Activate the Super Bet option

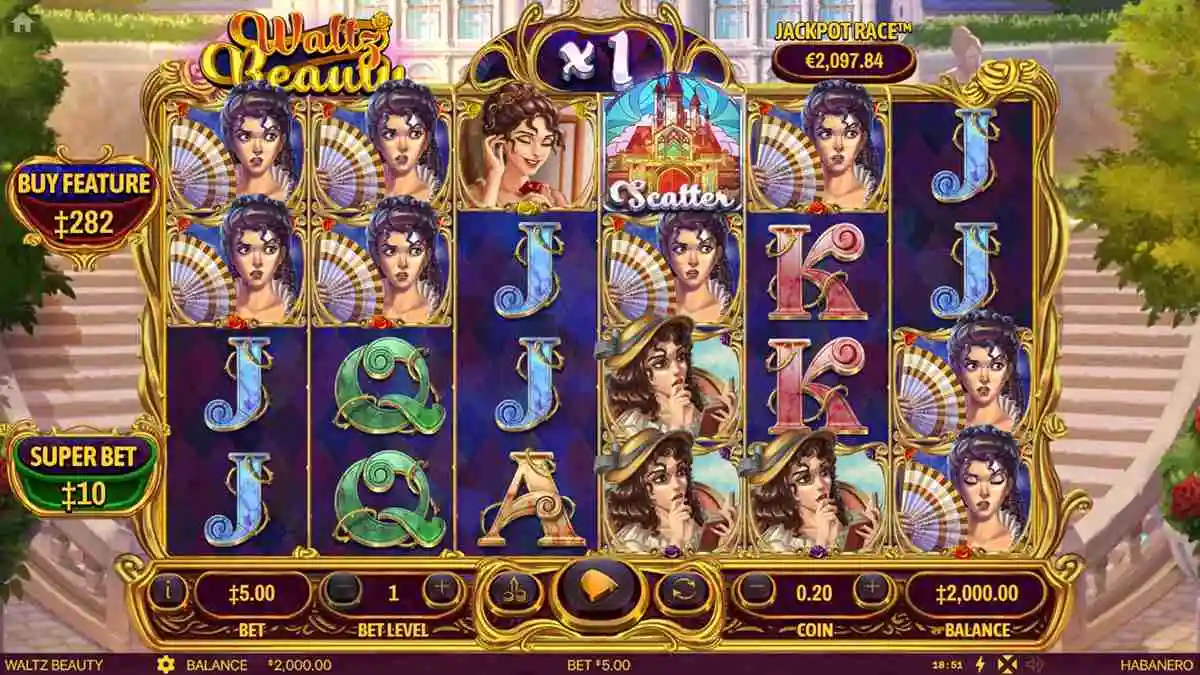(83, 472)
